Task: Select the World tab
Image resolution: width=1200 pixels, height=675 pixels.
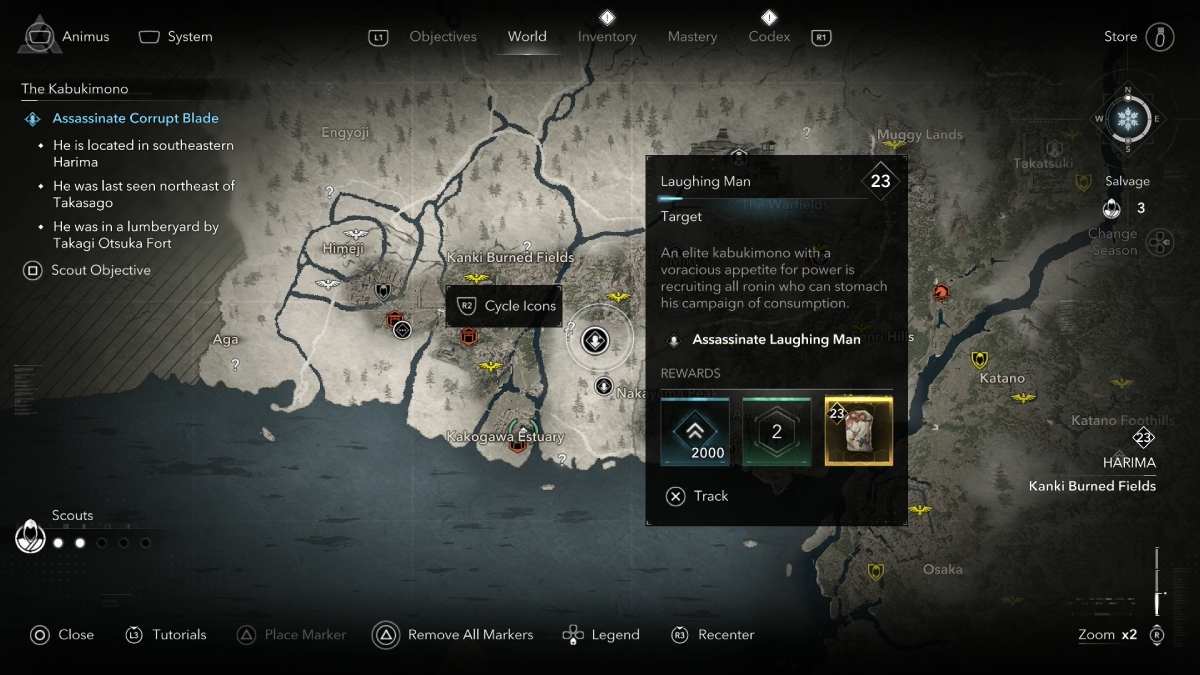Action: point(527,37)
